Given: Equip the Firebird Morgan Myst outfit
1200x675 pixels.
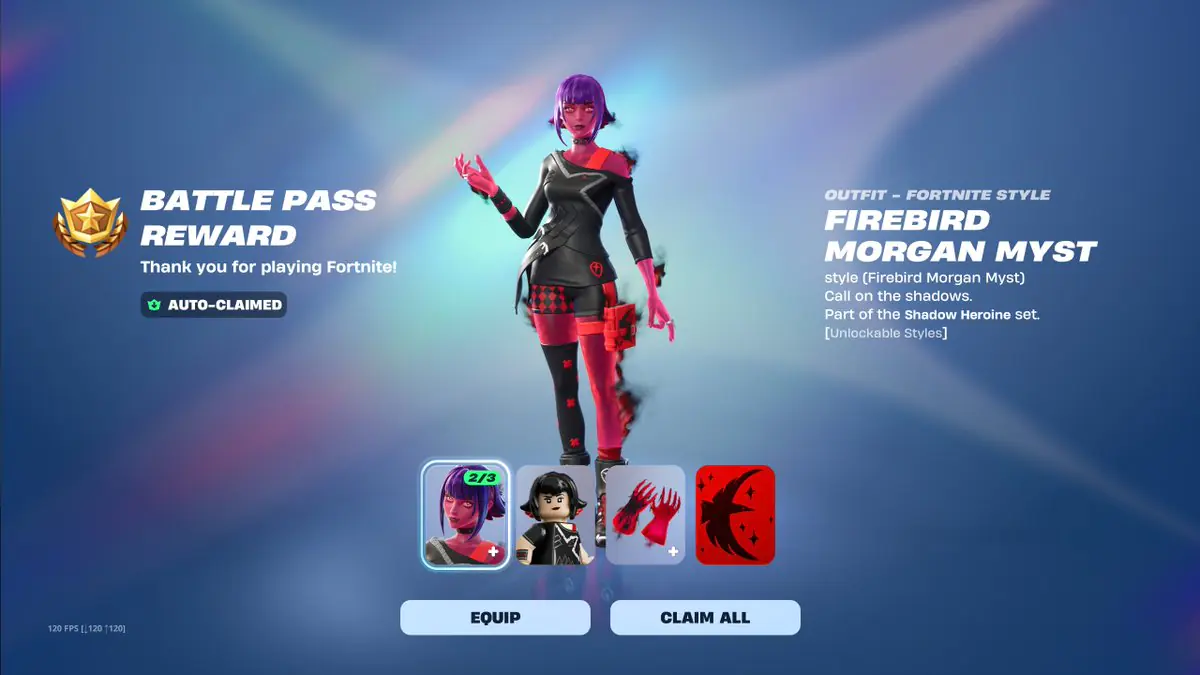Looking at the screenshot, I should [495, 618].
